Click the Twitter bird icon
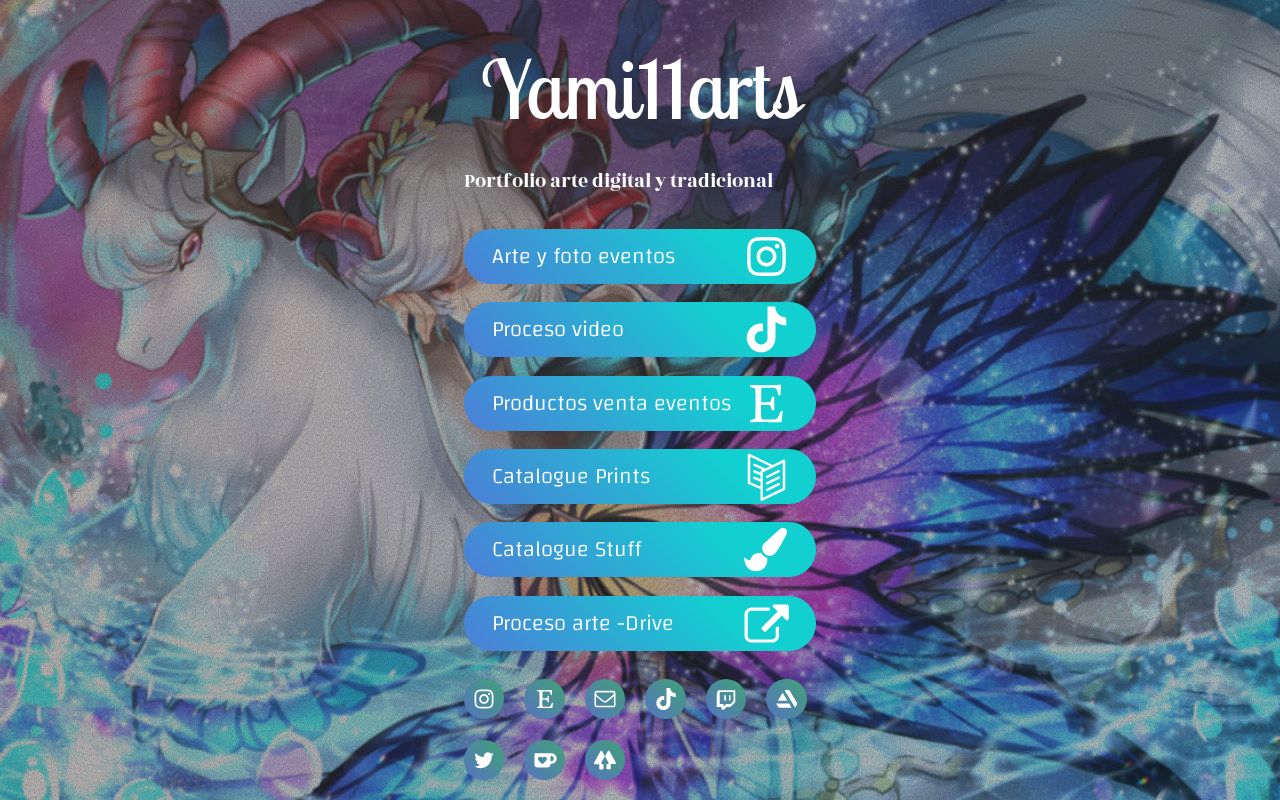Screen dimensions: 1280x800 click(x=485, y=760)
